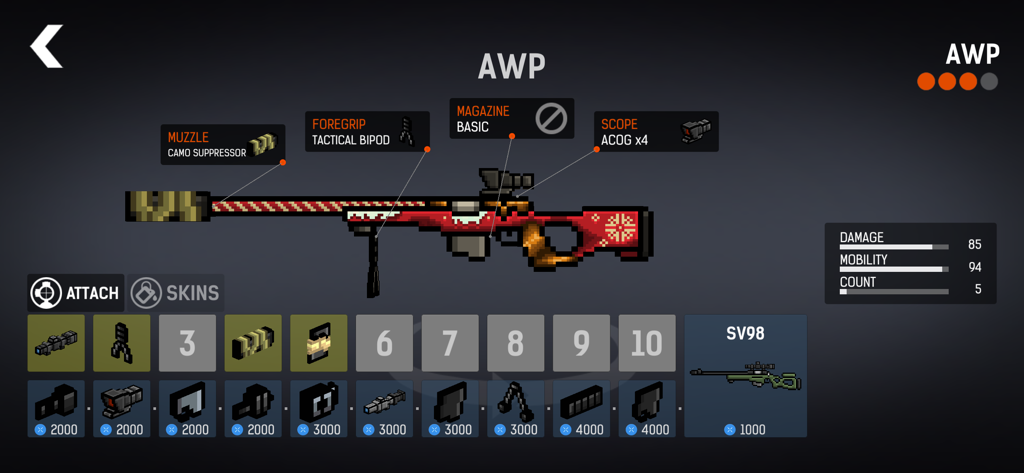The width and height of the screenshot is (1024, 473).
Task: Select the Attach tab
Action: 76,293
